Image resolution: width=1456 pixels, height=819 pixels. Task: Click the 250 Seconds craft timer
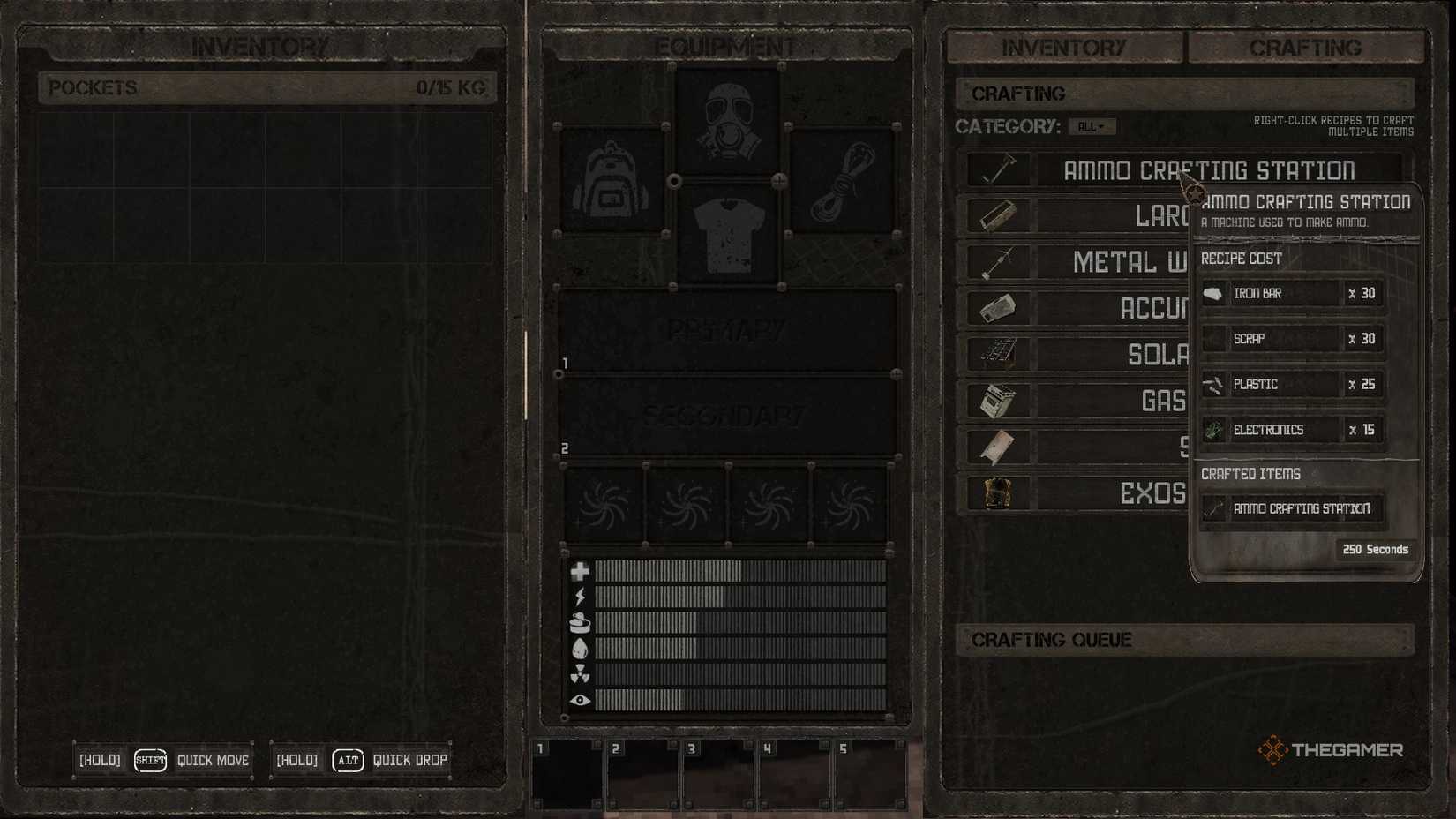(1375, 549)
